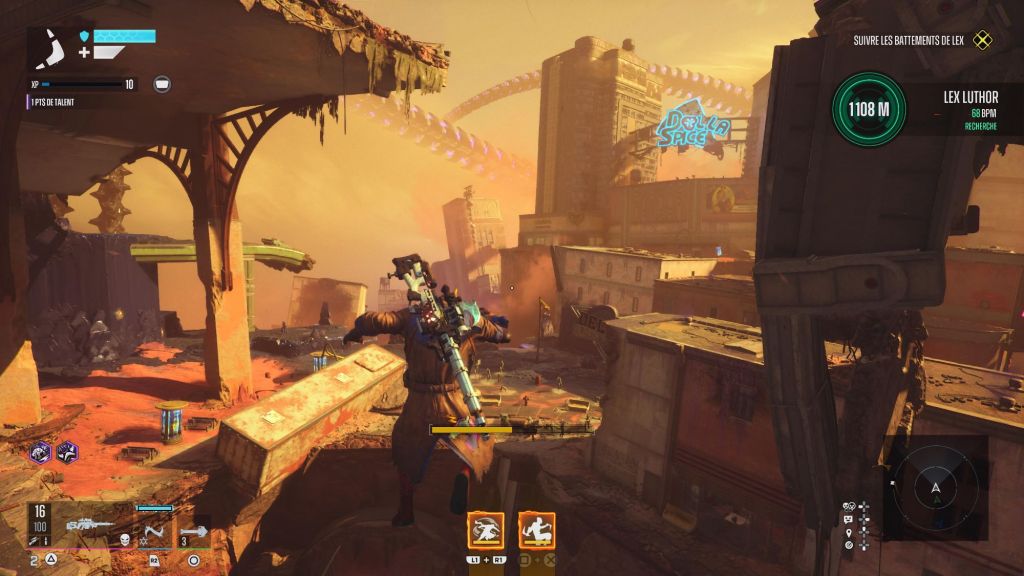Click the second purple hexagon buff icon
This screenshot has height=576, width=1024.
point(67,453)
